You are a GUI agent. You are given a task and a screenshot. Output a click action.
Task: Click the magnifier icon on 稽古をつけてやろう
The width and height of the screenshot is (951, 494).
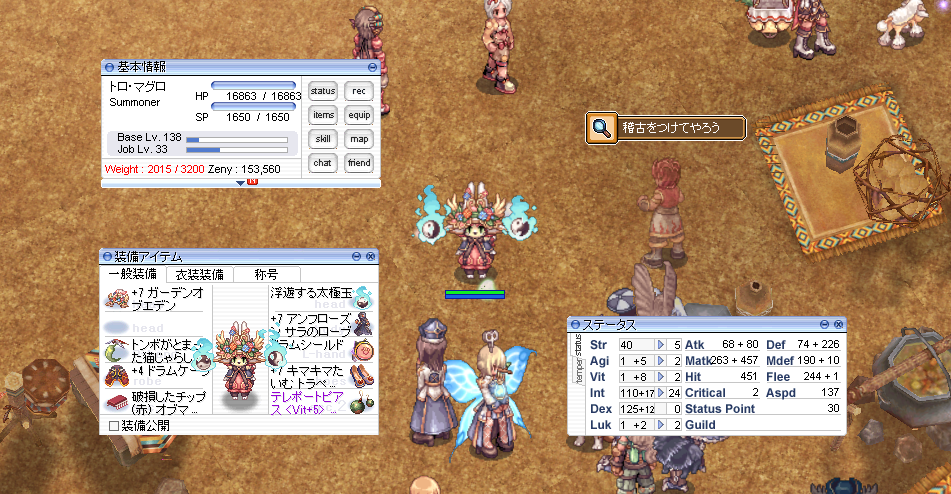coord(601,128)
